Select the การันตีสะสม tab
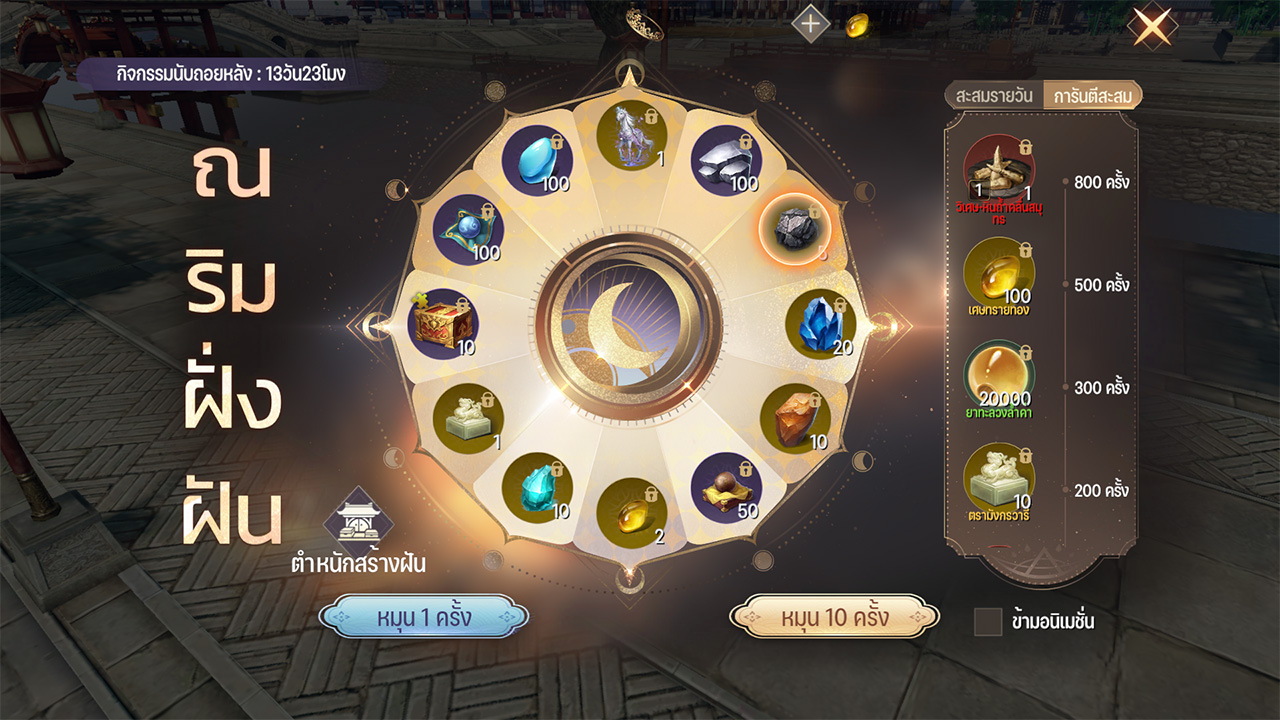Screen dimensions: 1280x720 [1091, 96]
